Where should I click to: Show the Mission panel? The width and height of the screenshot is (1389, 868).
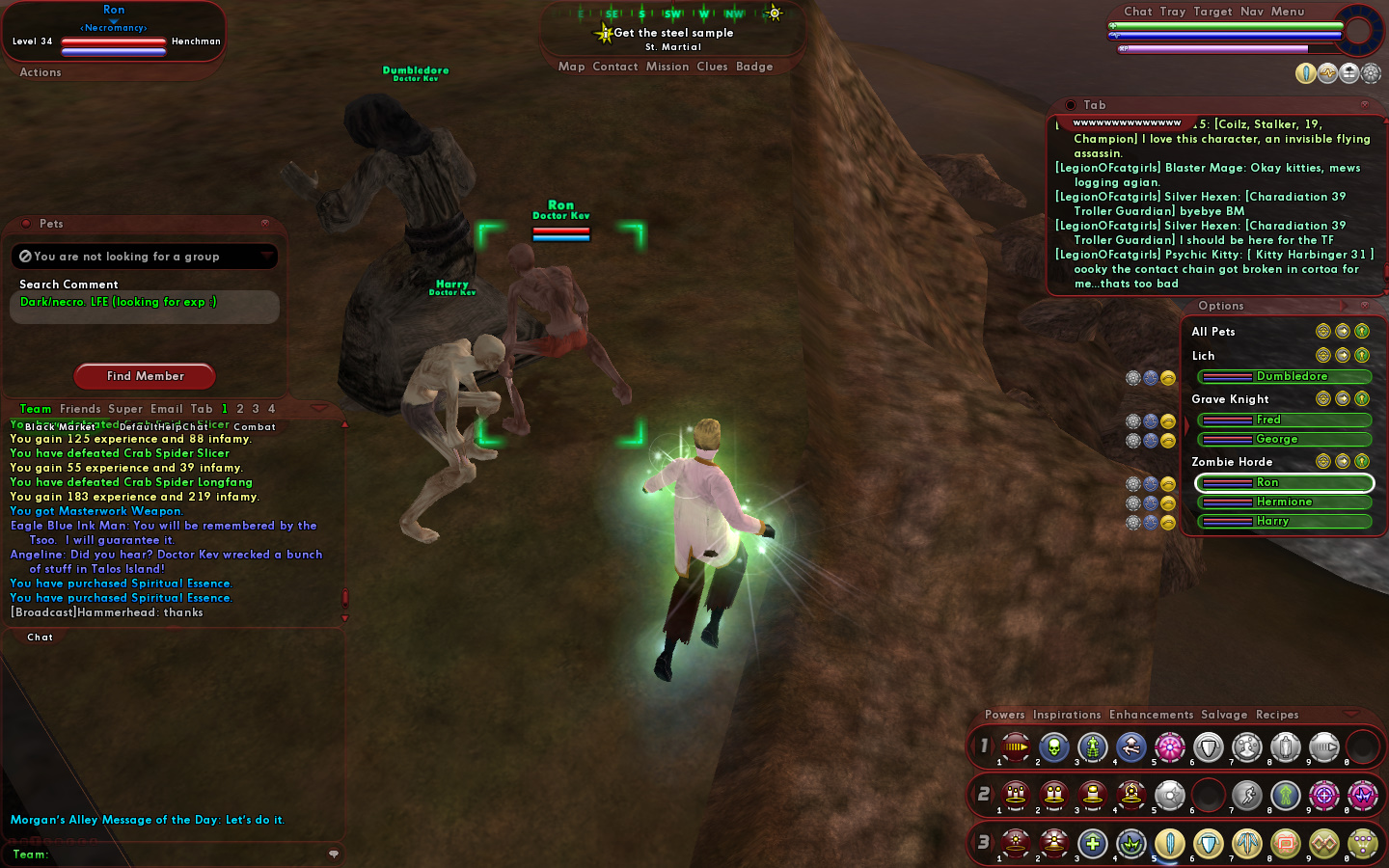click(x=667, y=67)
